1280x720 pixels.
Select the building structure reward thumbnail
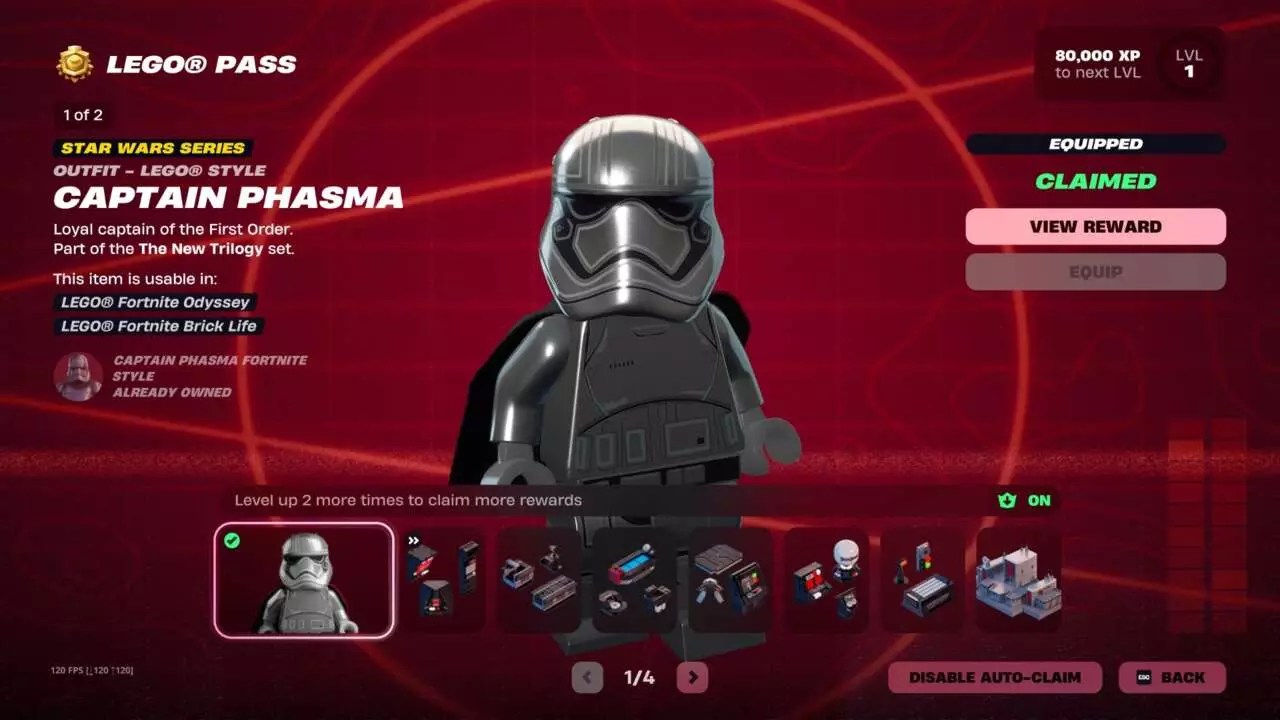[1017, 580]
